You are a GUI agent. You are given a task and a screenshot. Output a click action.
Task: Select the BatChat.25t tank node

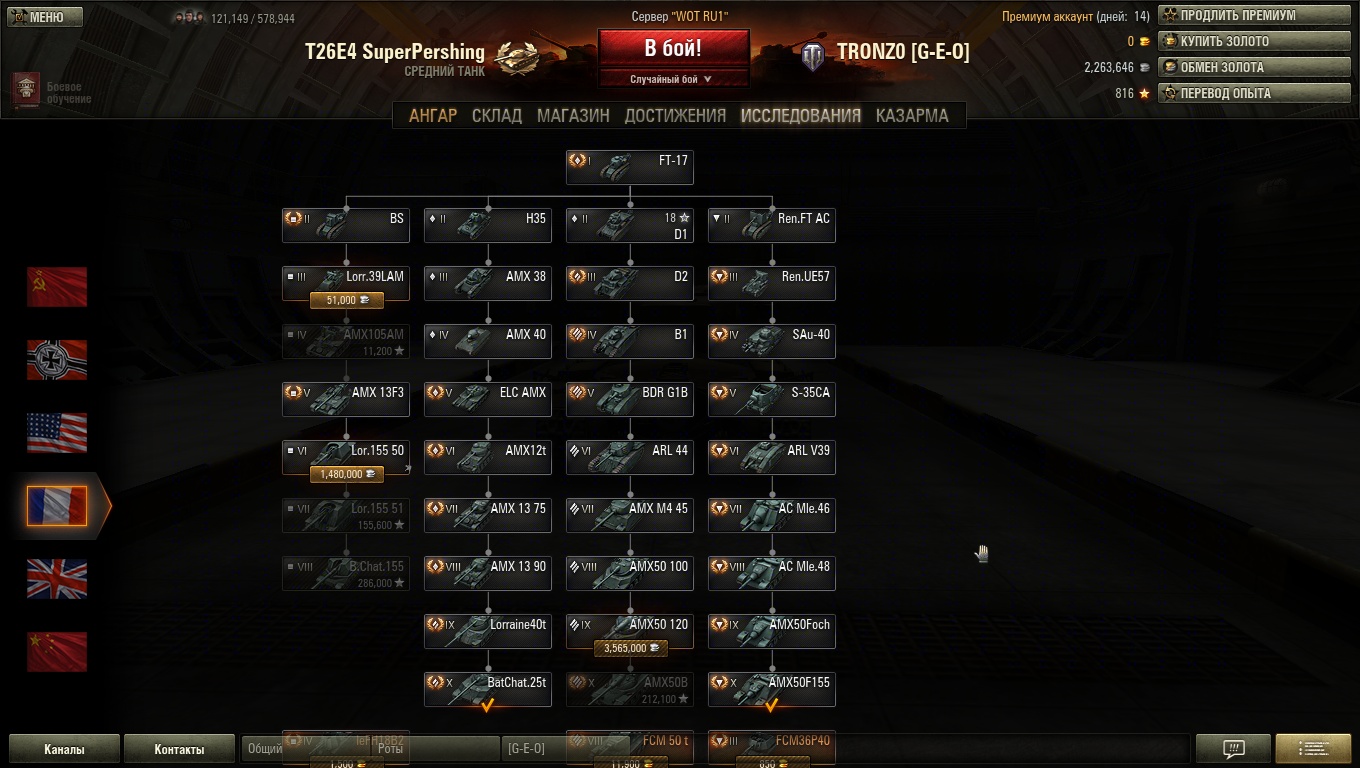pos(488,688)
